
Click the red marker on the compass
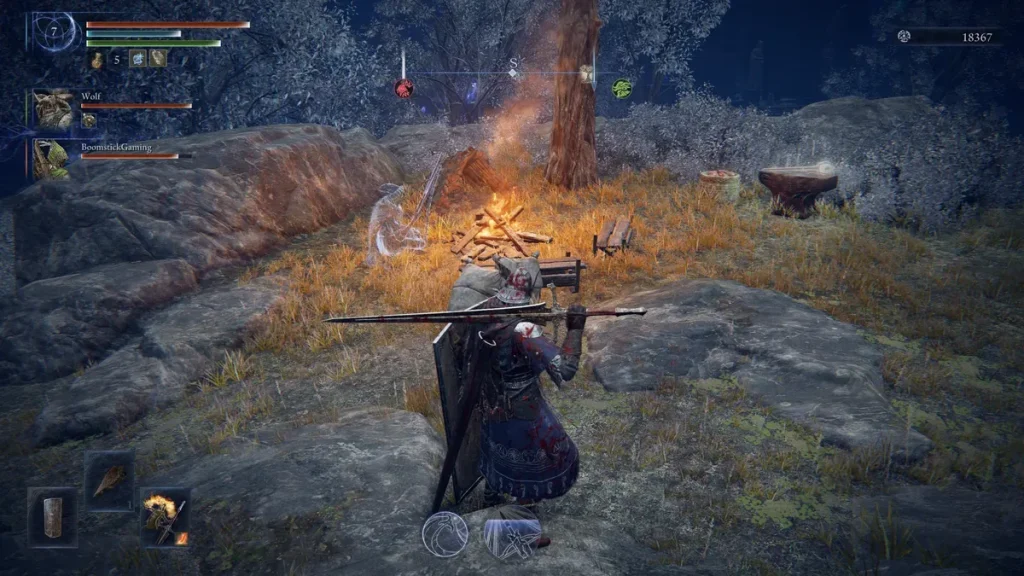[404, 88]
